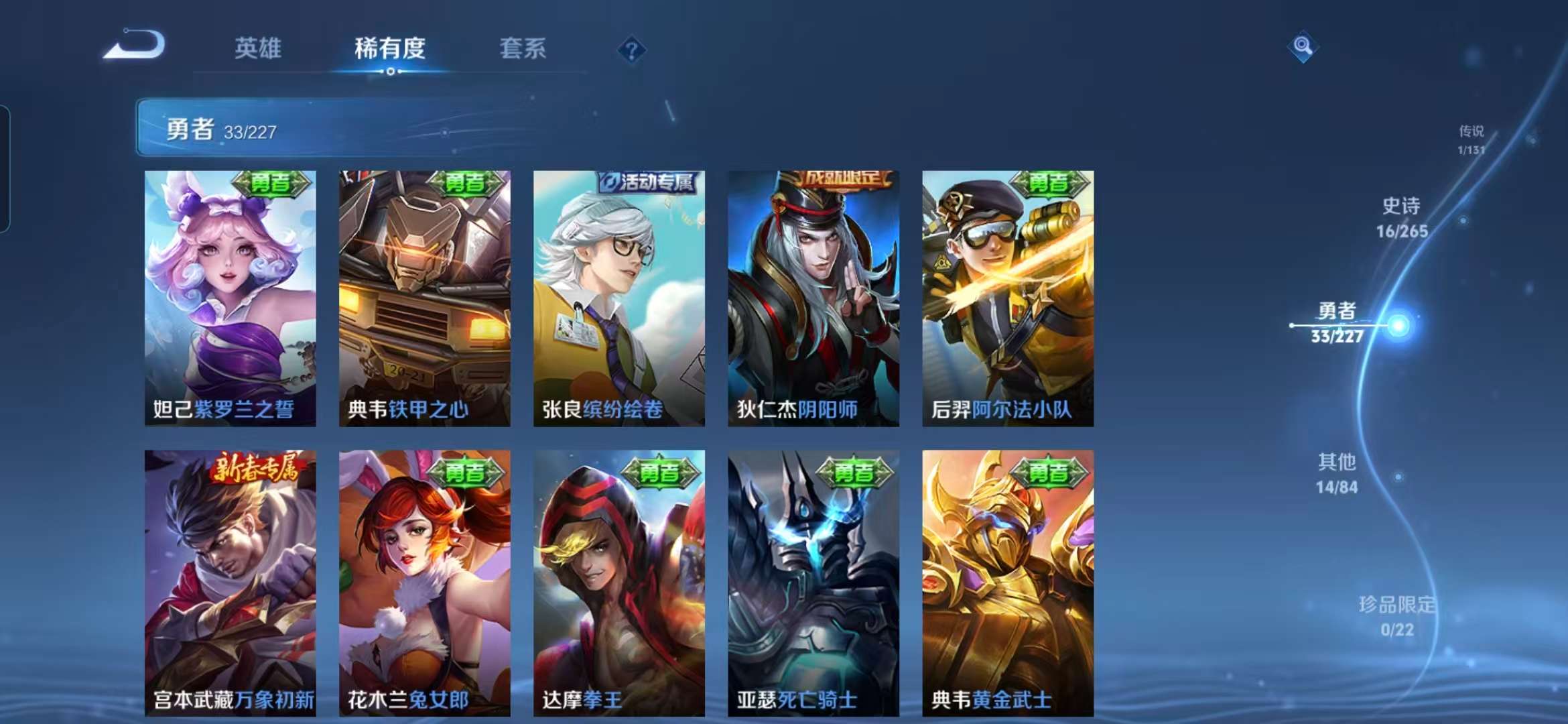Open the 套系 tab
1568x724 pixels.
[x=521, y=49]
